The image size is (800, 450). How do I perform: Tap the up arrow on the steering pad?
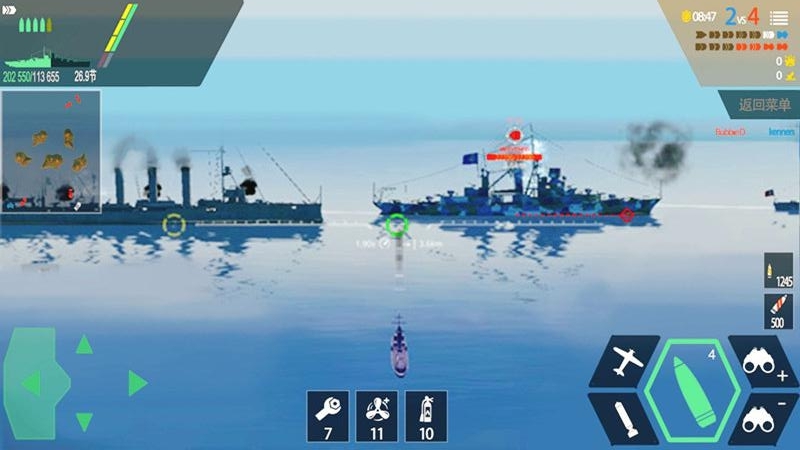pos(85,346)
